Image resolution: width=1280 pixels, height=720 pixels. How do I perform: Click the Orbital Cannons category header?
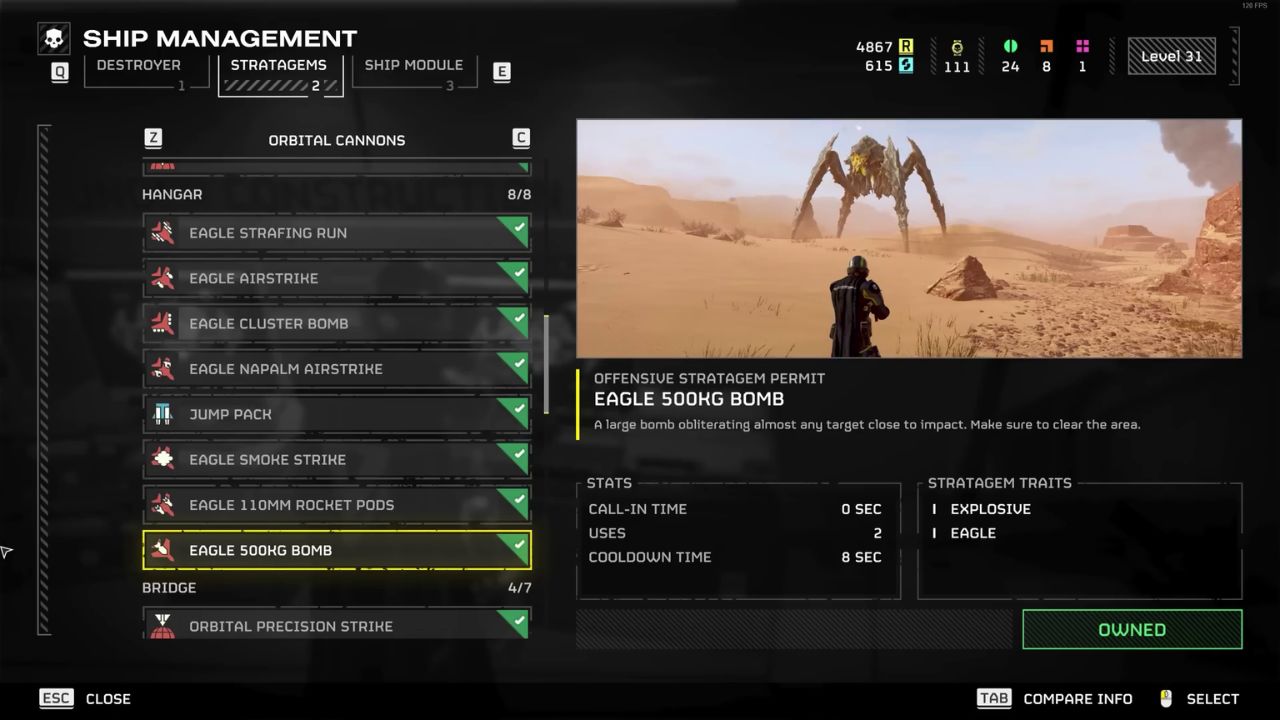336,140
